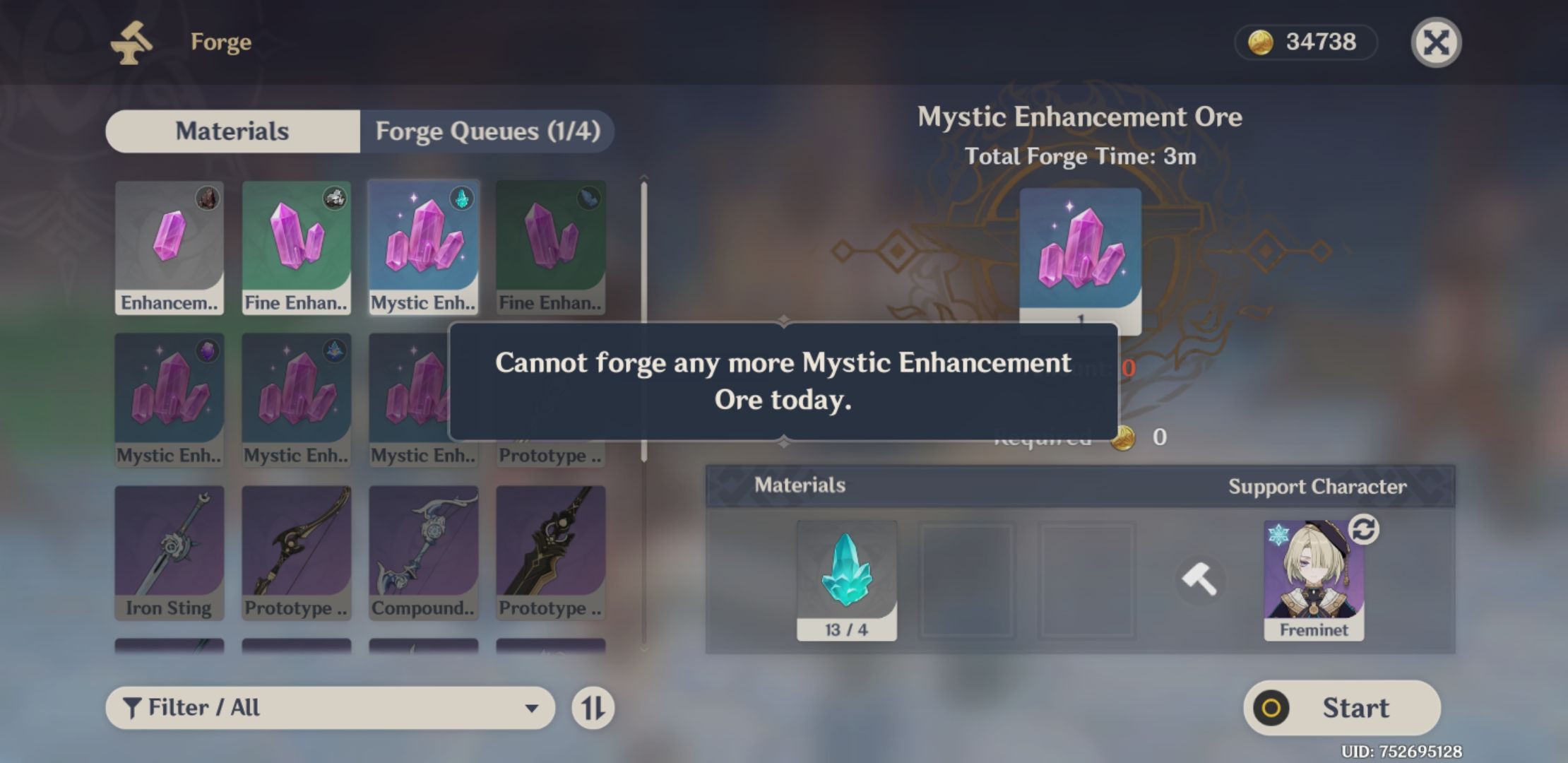Expand the filter options chevron
1568x763 pixels.
click(532, 706)
